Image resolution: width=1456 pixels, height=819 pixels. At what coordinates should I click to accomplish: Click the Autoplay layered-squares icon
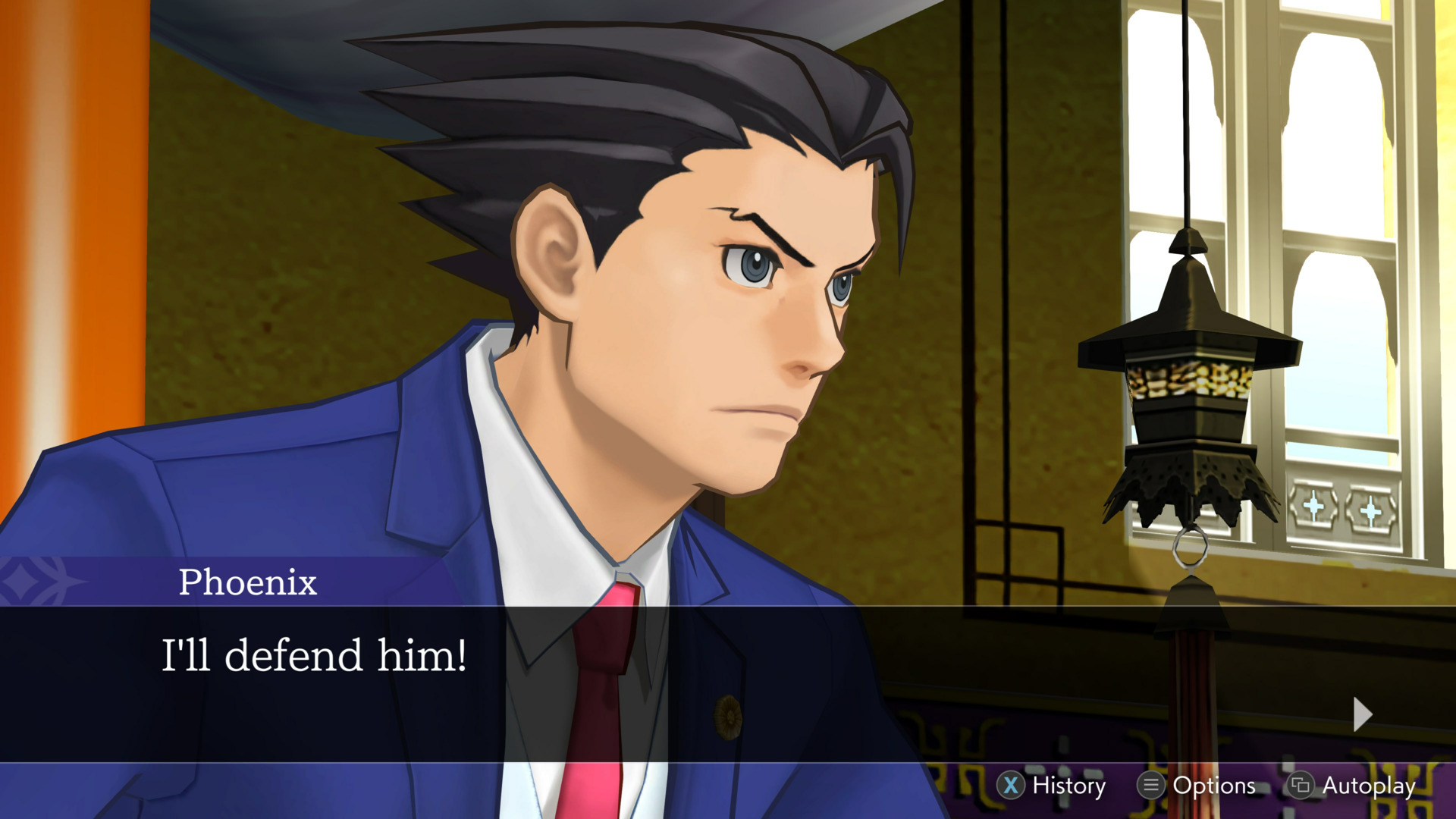click(1301, 786)
